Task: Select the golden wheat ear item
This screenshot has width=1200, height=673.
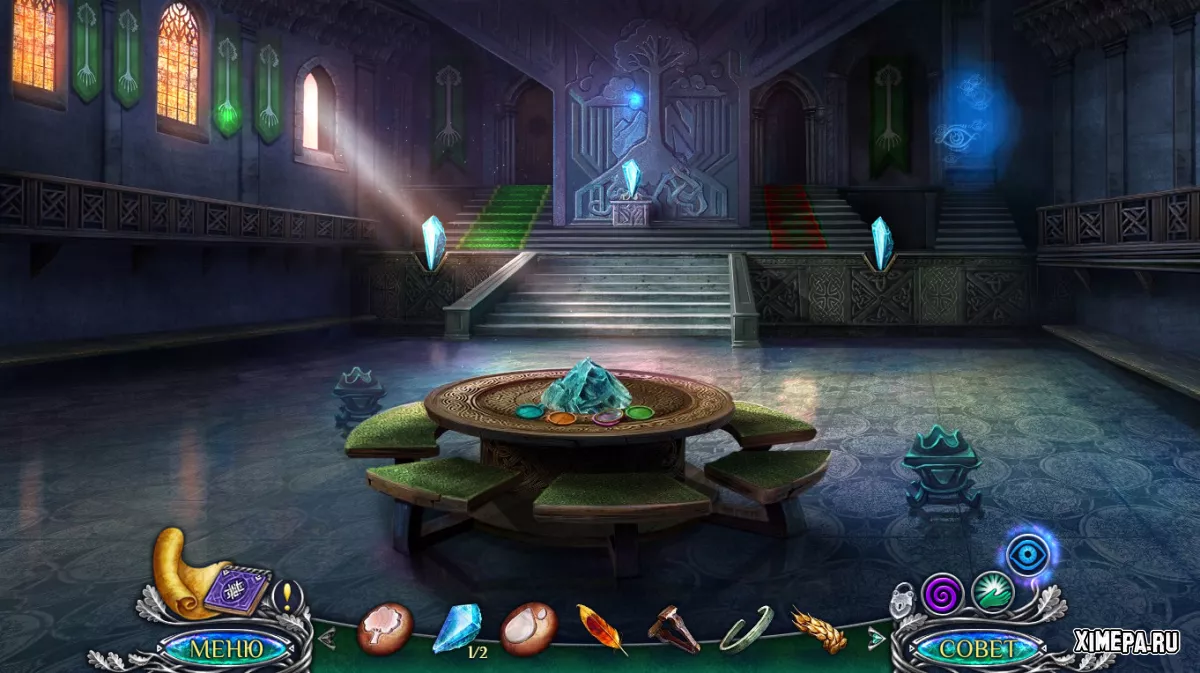Action: (x=818, y=629)
